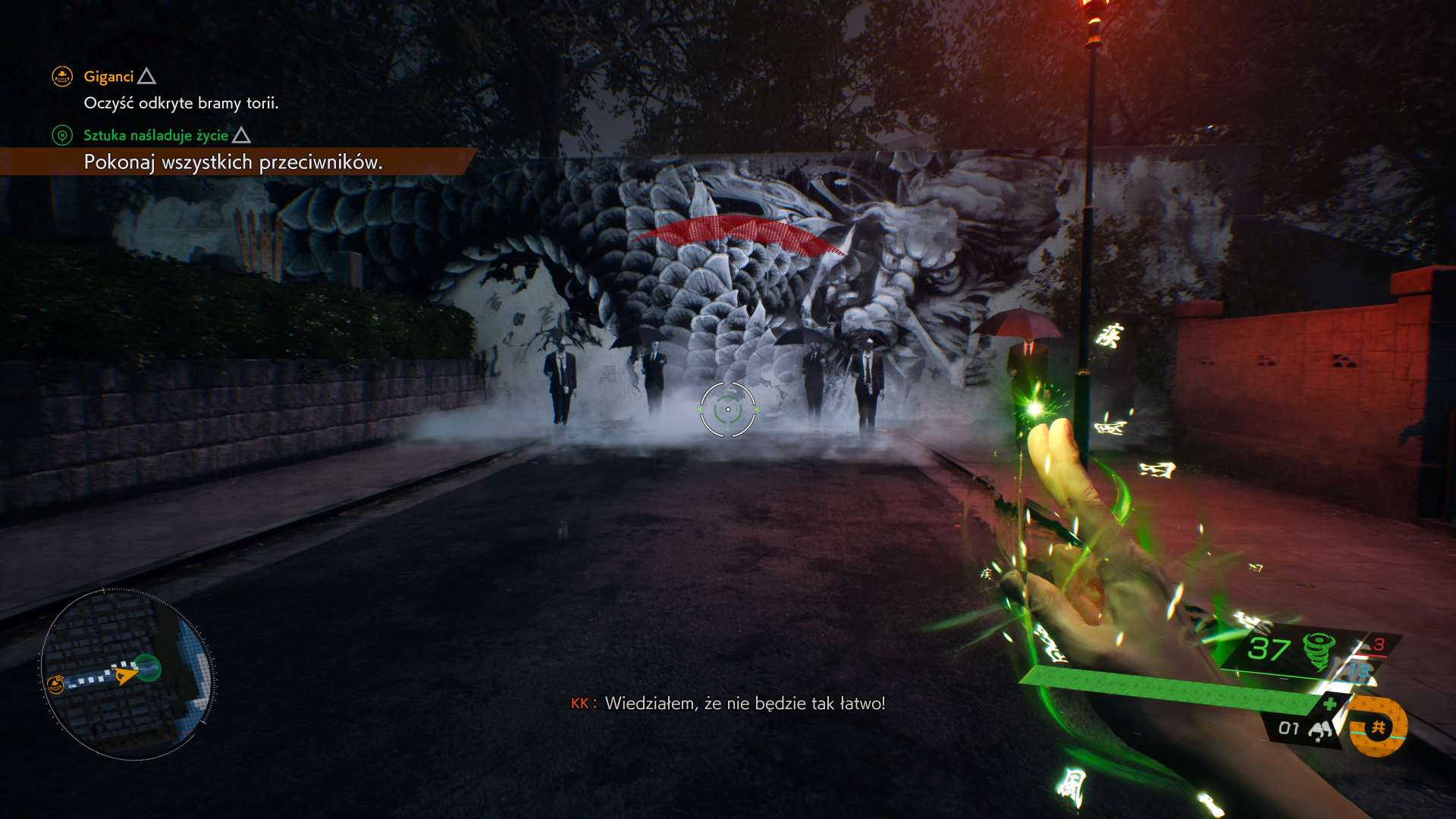Select the Giganci main quest tracker
Image resolution: width=1456 pixels, height=819 pixels.
tap(108, 77)
